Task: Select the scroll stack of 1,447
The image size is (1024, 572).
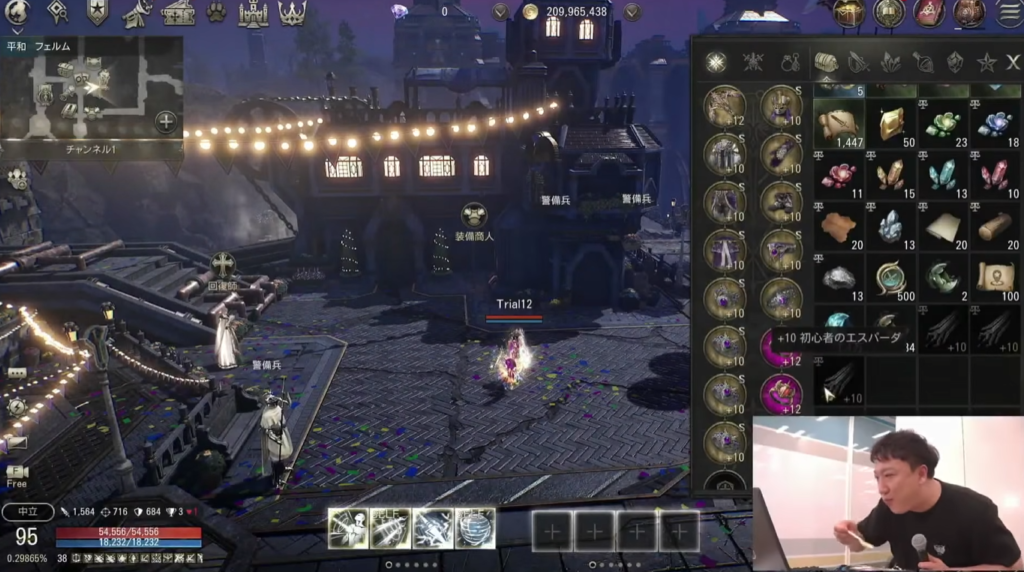Action: coord(839,124)
